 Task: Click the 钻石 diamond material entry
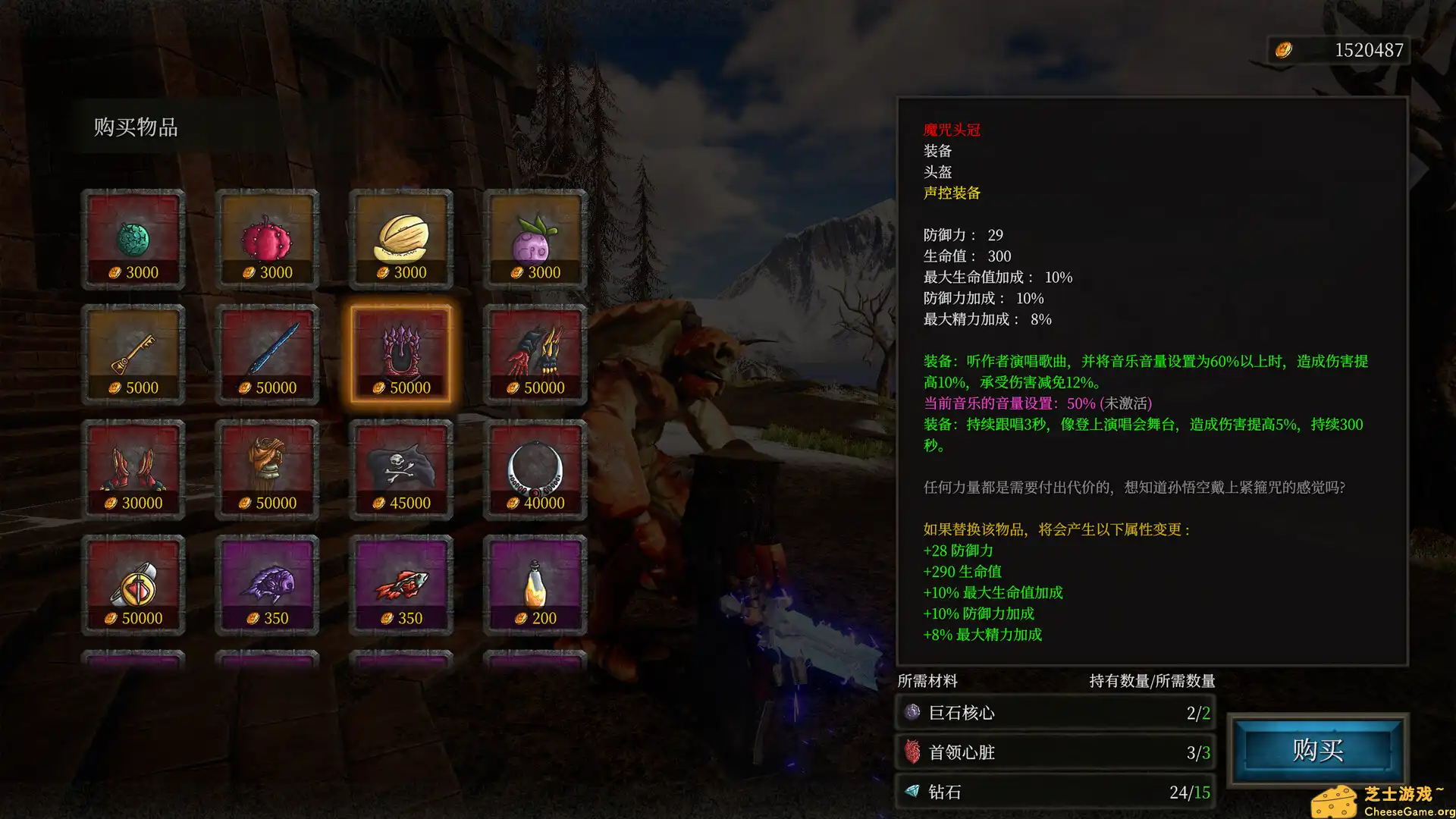tap(1054, 792)
